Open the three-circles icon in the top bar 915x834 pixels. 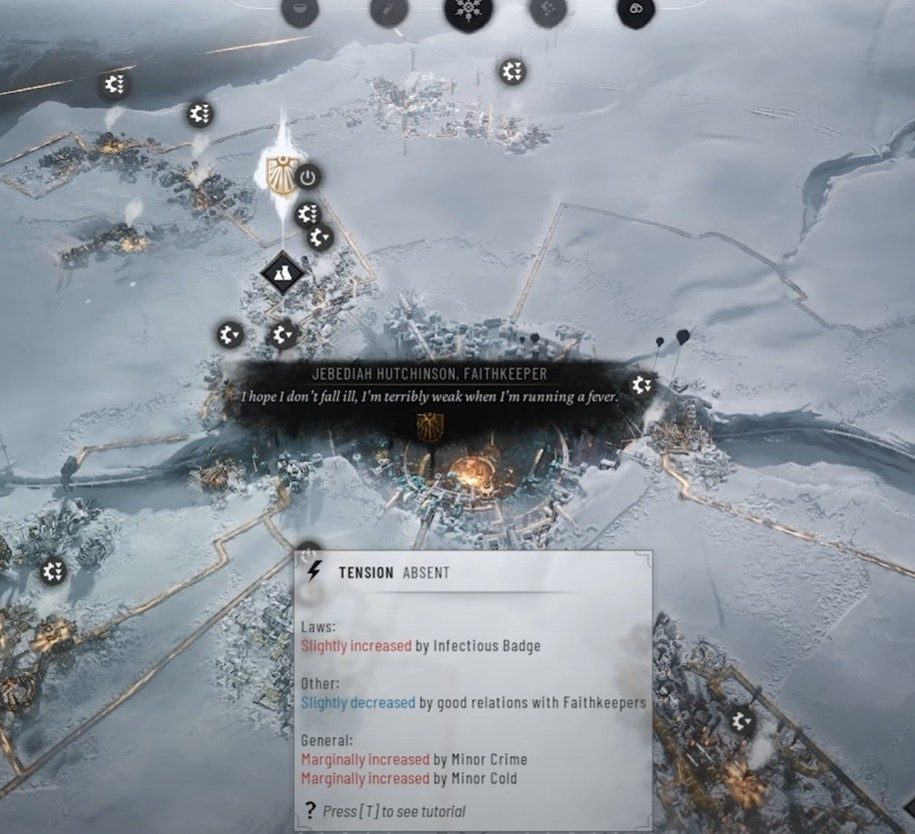[x=635, y=10]
